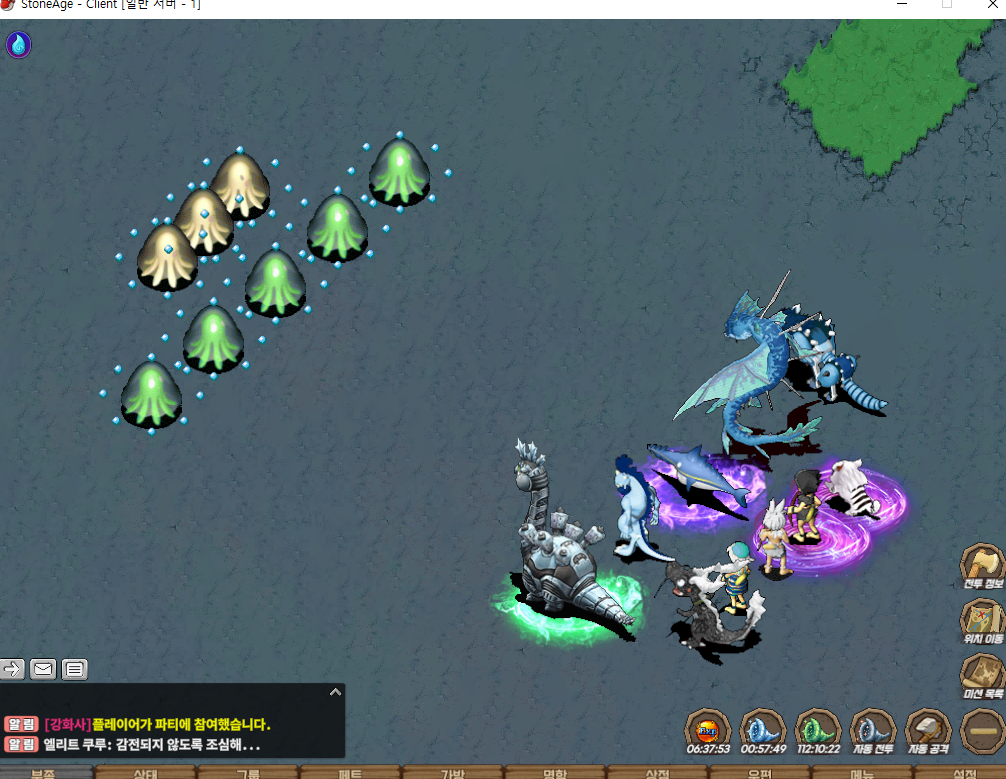Open the 상태 status tab
This screenshot has height=779, width=1006.
[x=145, y=773]
